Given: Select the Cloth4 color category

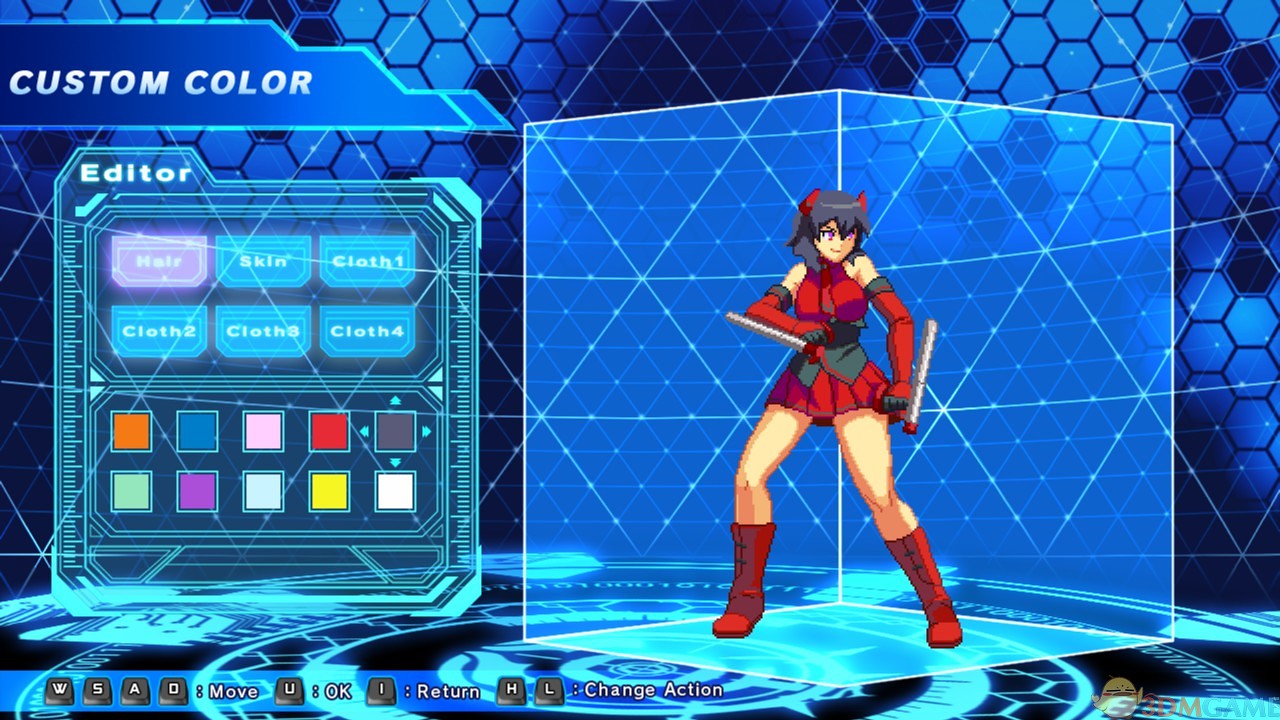Looking at the screenshot, I should 366,331.
